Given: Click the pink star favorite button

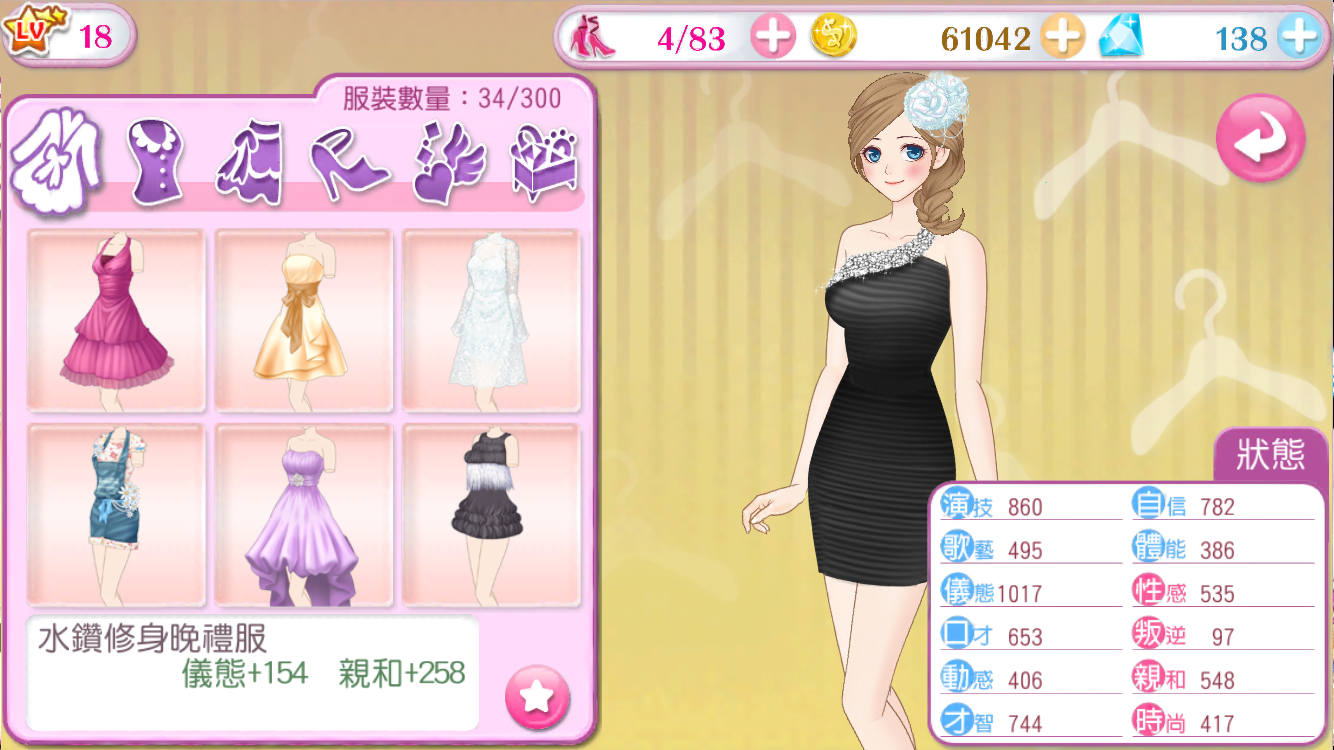Looking at the screenshot, I should pyautogui.click(x=537, y=696).
